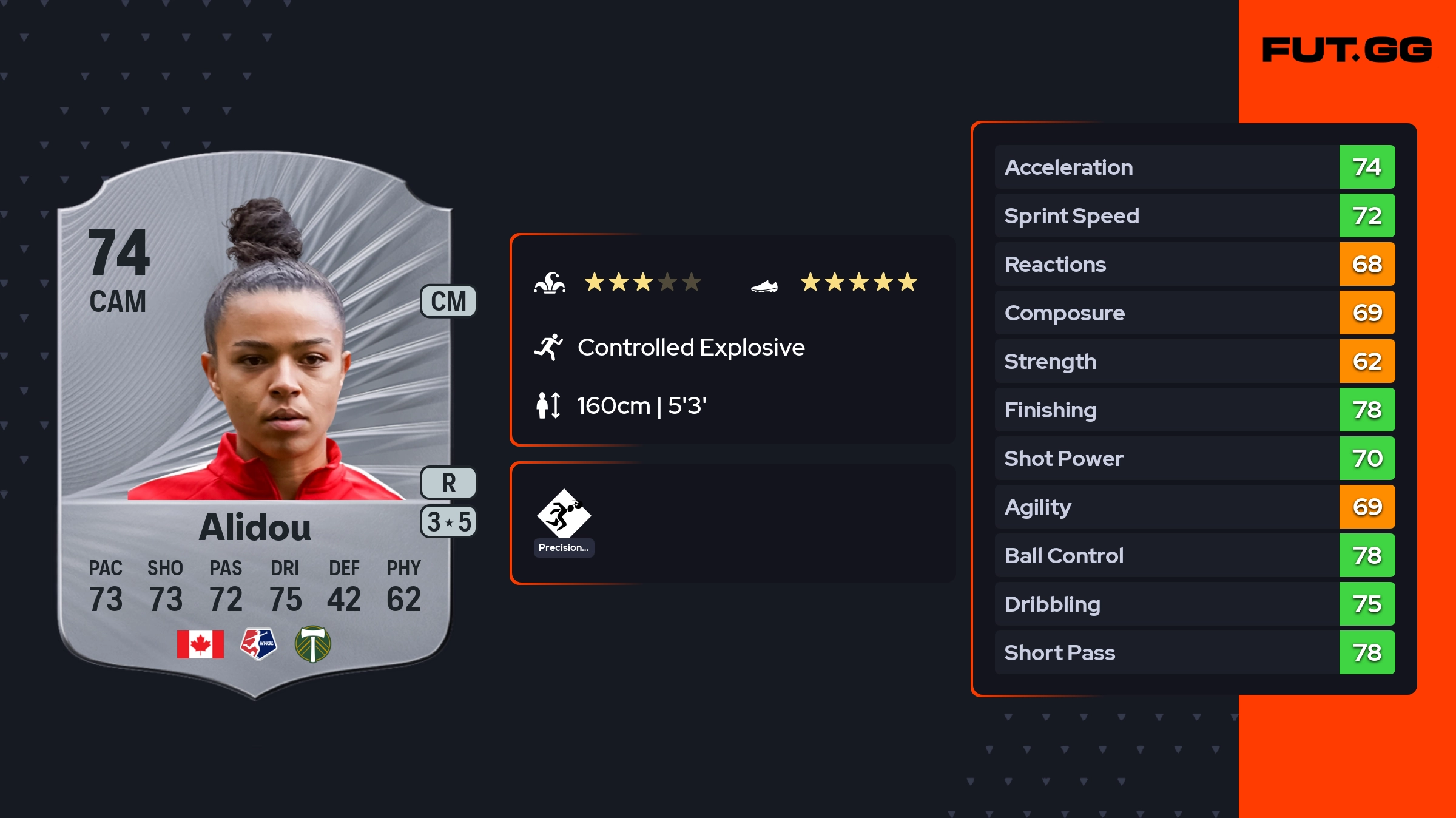Select the Acceleration stat row
The height and width of the screenshot is (818, 1456).
tap(1195, 167)
